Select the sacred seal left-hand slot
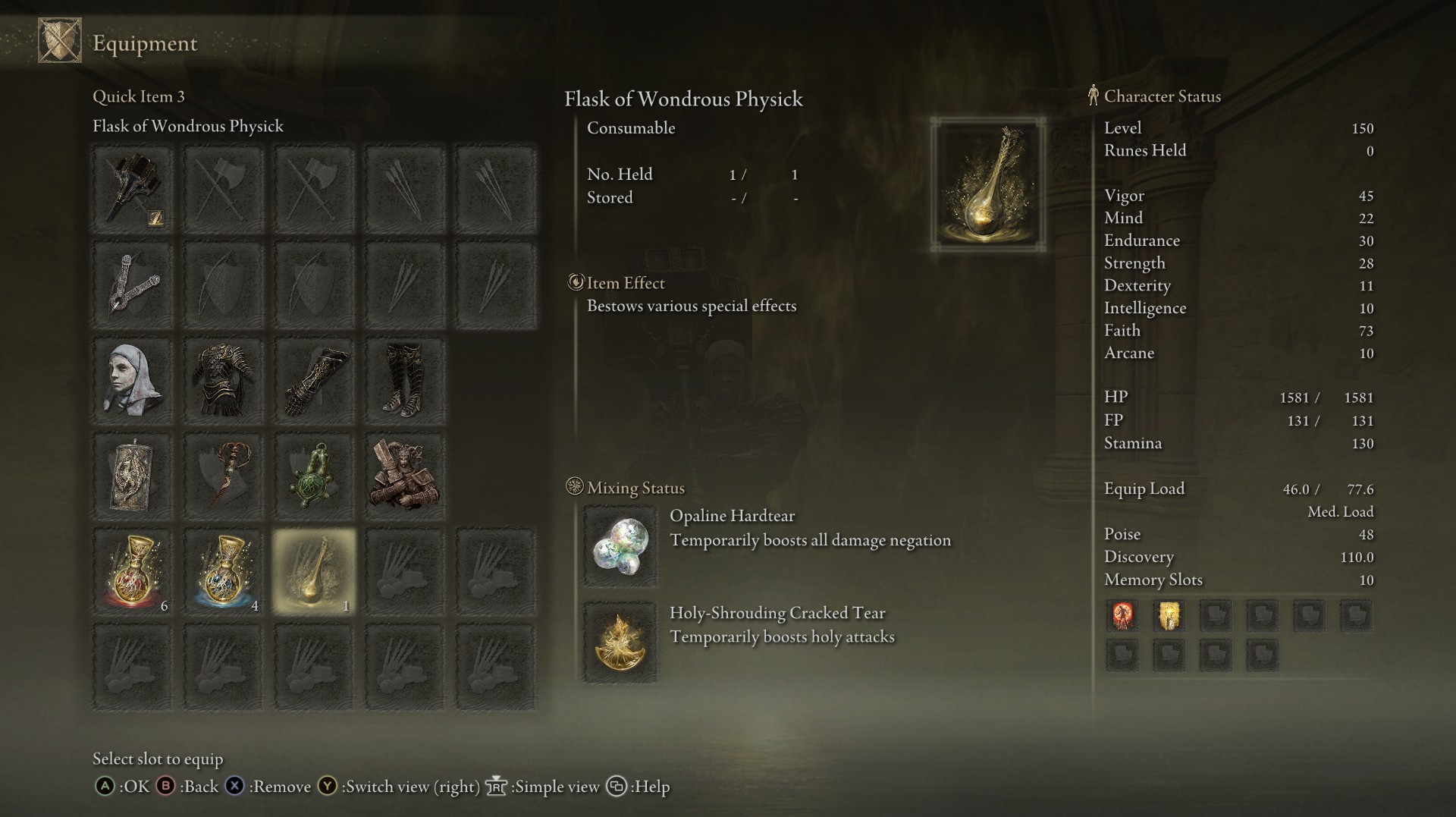The image size is (1456, 817). [133, 284]
